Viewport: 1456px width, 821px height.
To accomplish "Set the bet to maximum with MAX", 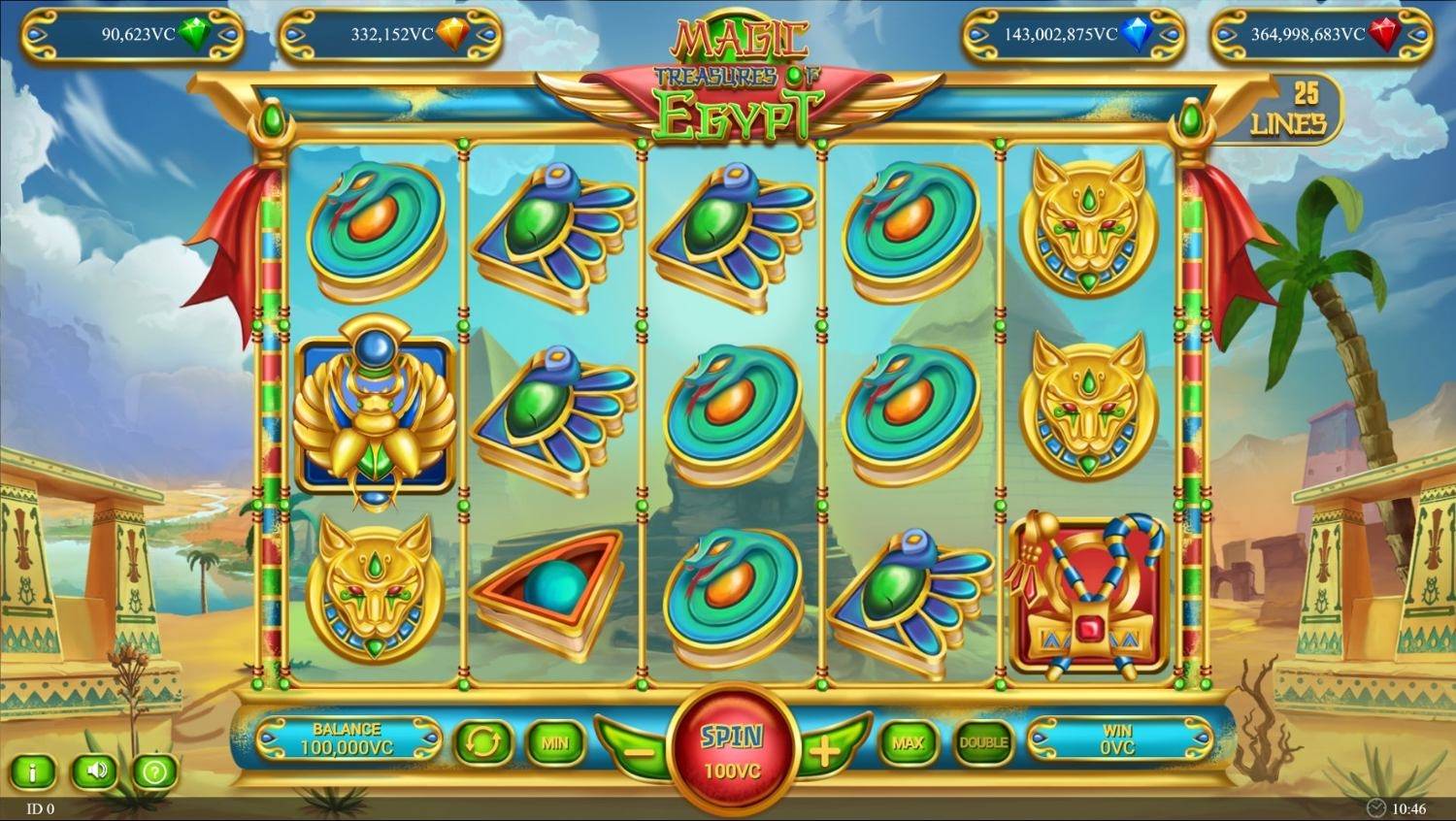I will [908, 743].
